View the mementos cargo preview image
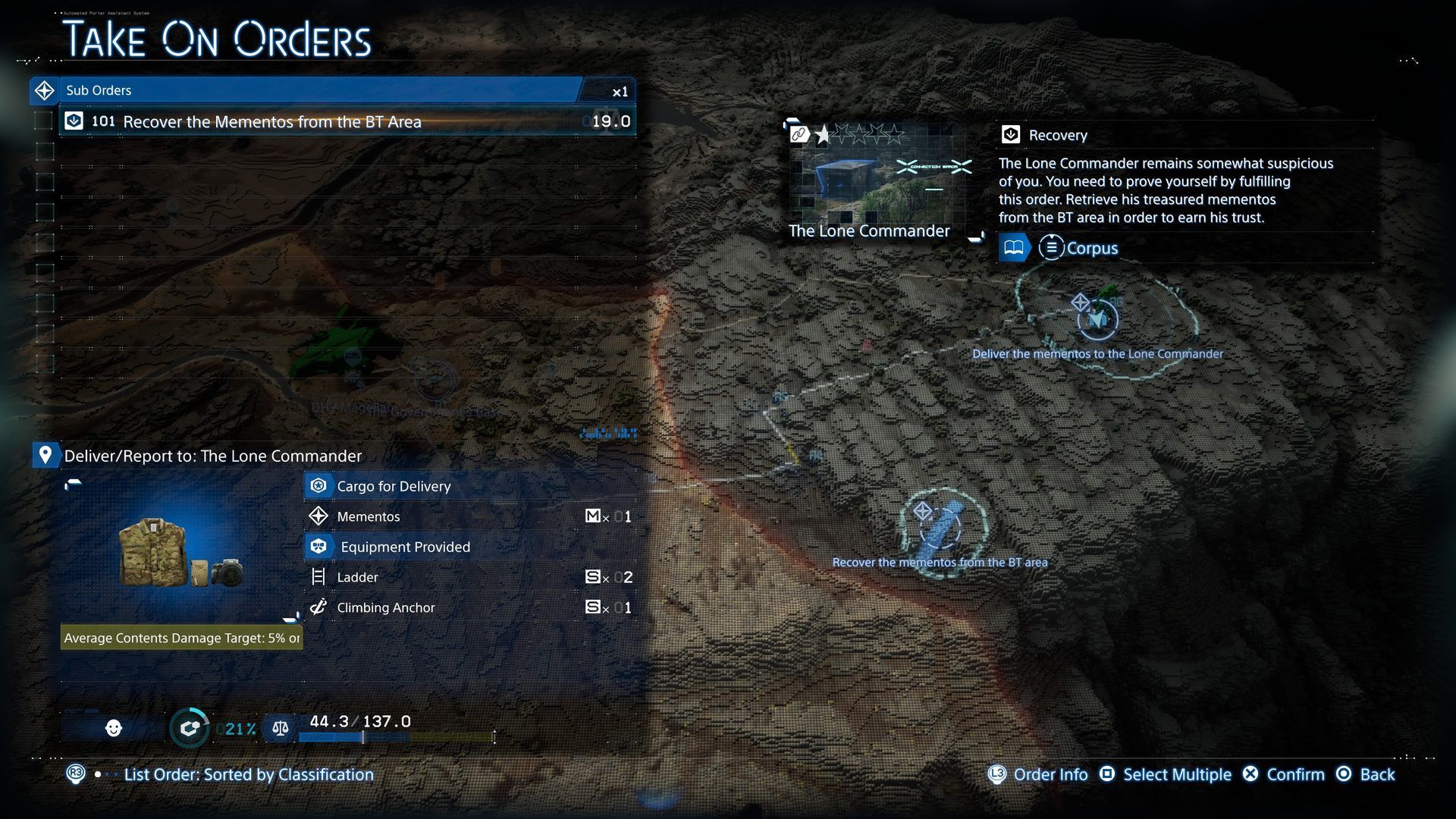Screen dimensions: 1456x819 point(180,552)
